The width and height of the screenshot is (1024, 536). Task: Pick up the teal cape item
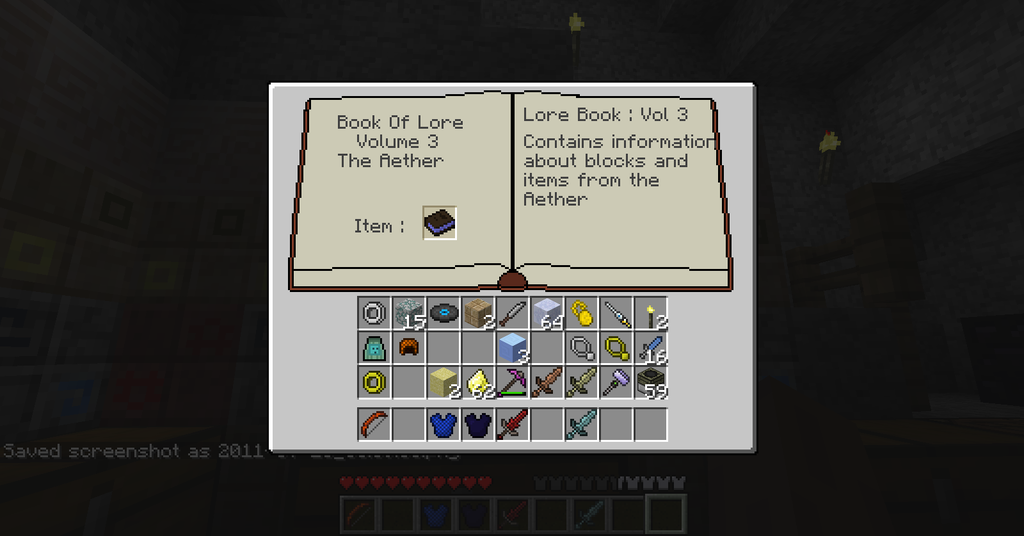click(x=374, y=348)
